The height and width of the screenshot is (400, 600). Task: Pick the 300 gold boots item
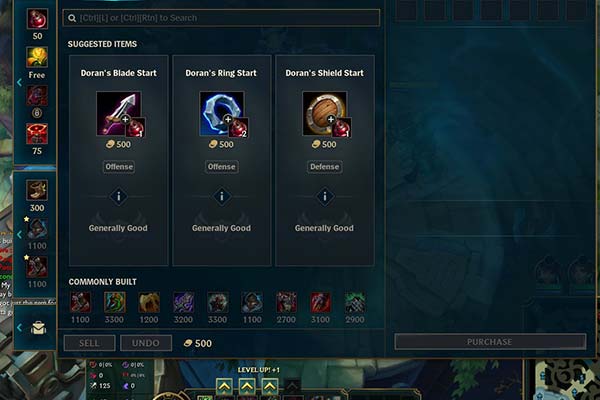37,190
